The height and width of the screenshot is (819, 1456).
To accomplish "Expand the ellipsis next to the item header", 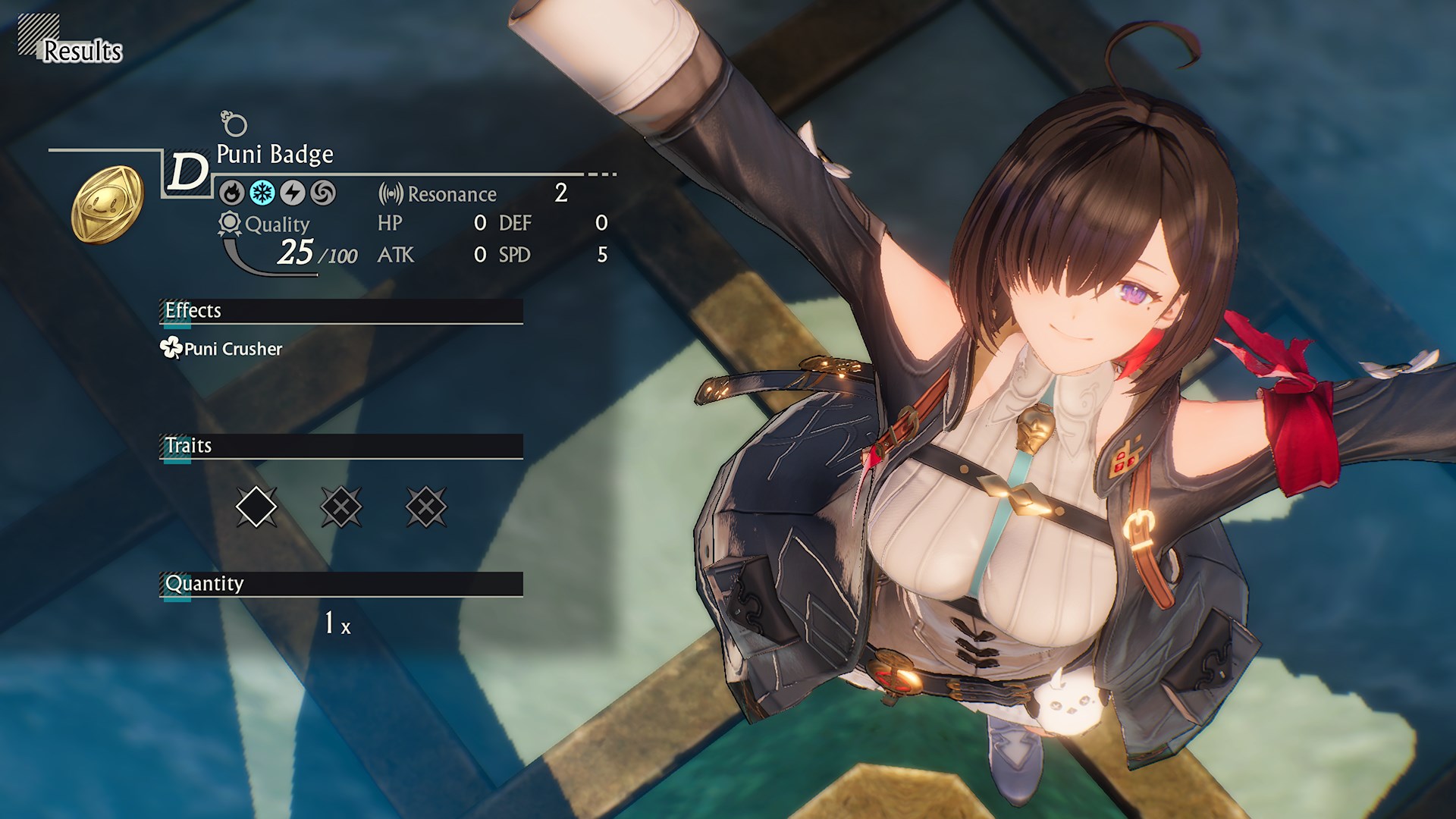I will tap(601, 174).
